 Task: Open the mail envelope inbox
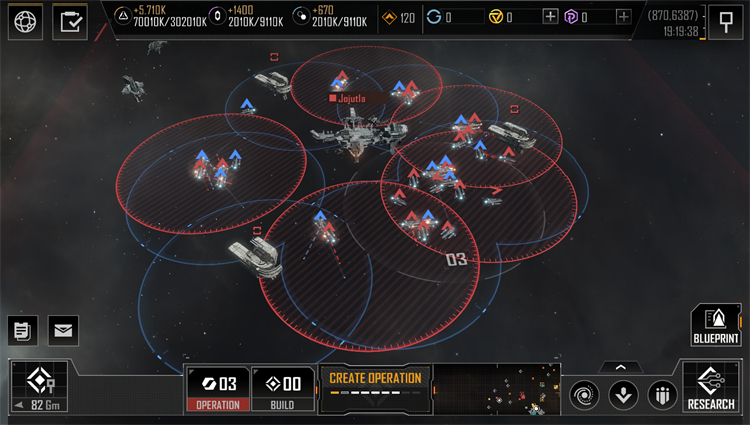[x=62, y=328]
